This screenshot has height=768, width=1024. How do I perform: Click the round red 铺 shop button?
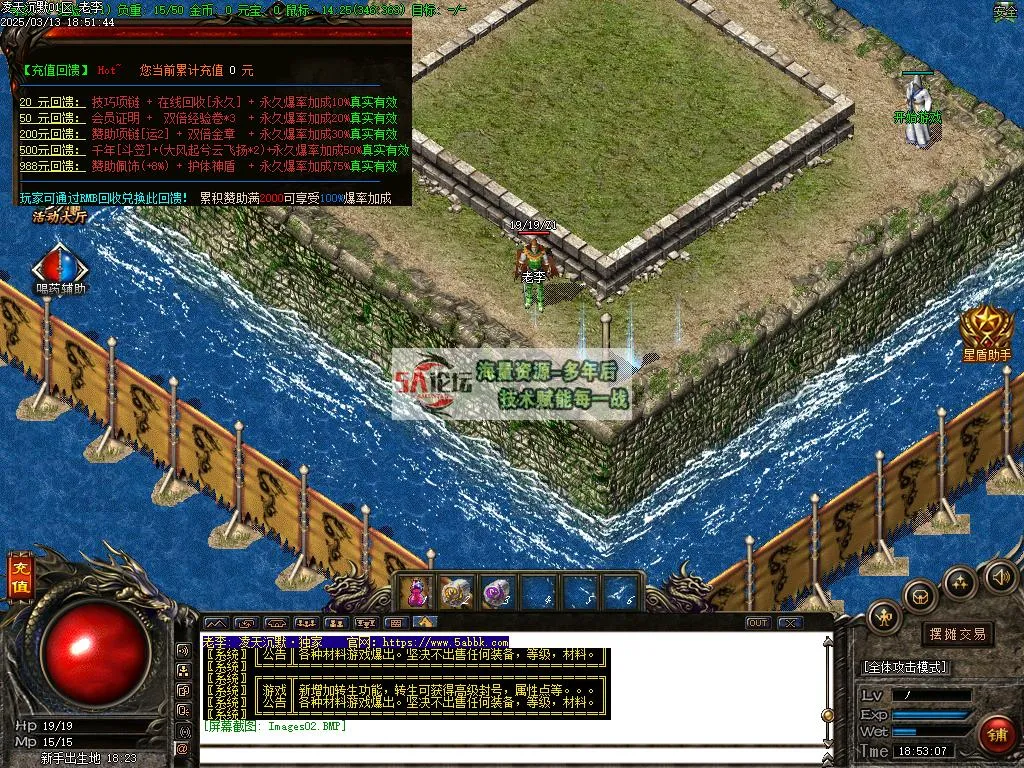pos(996,733)
